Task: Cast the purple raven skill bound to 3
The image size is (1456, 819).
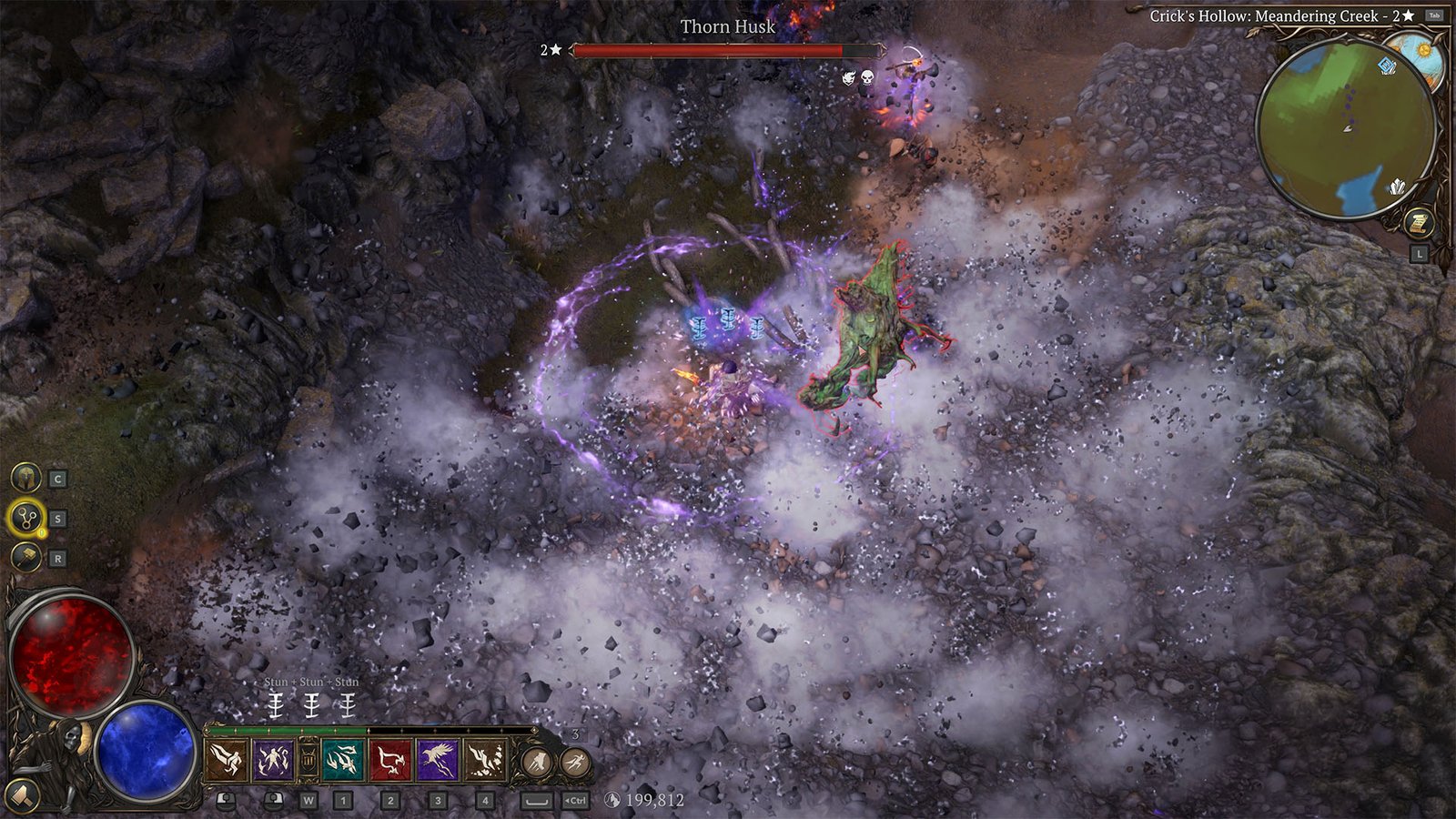Action: (x=436, y=760)
